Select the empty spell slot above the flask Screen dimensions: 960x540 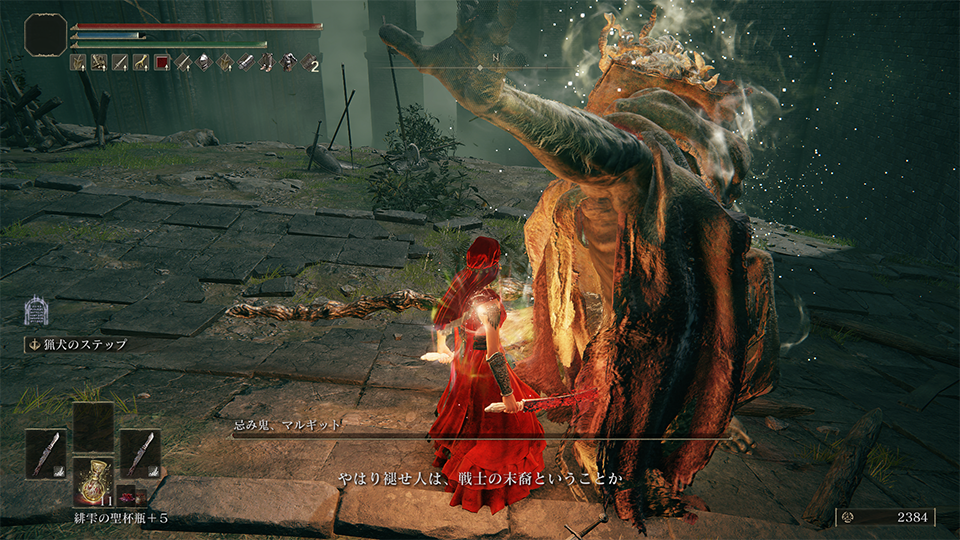(93, 427)
